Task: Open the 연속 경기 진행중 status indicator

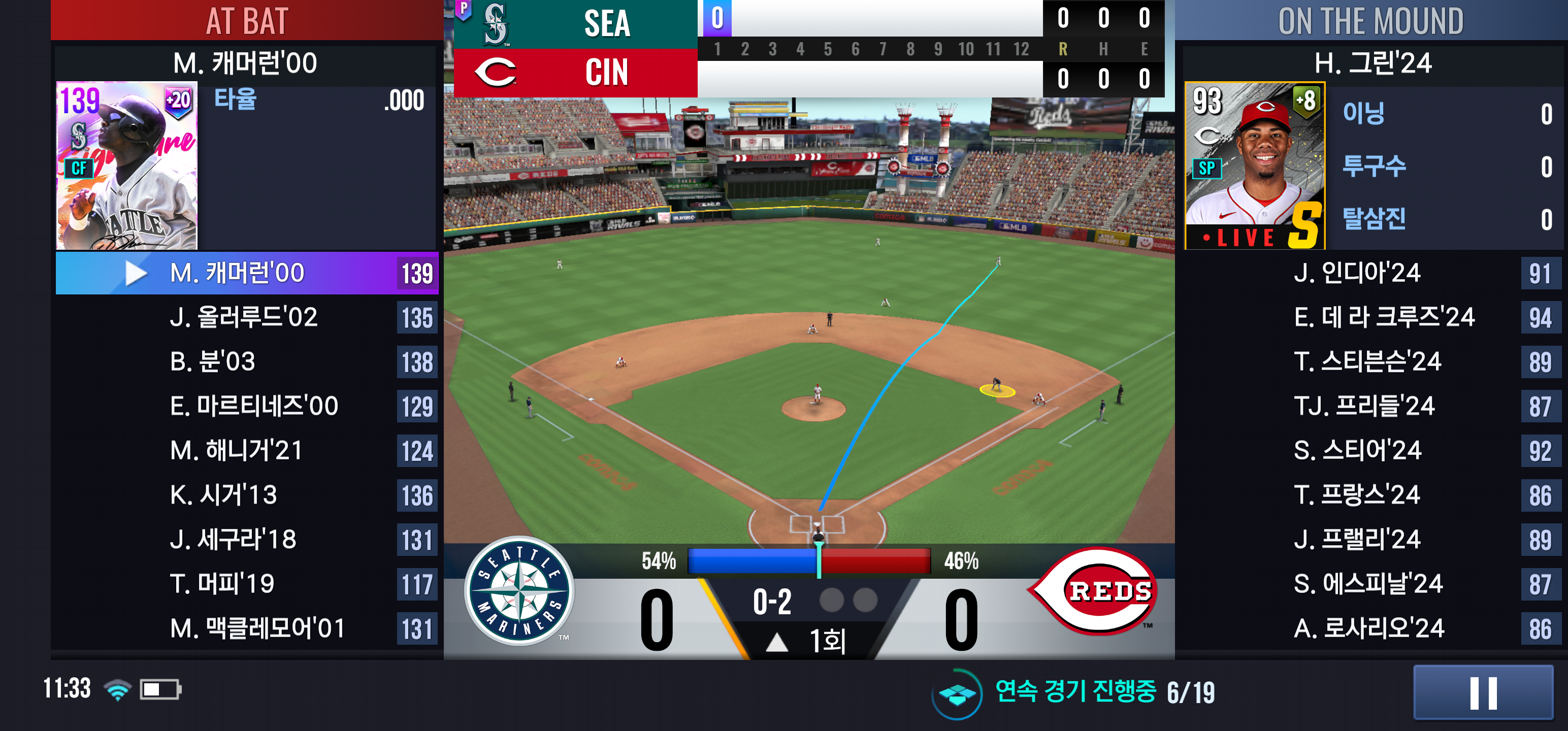Action: pyautogui.click(x=1074, y=692)
